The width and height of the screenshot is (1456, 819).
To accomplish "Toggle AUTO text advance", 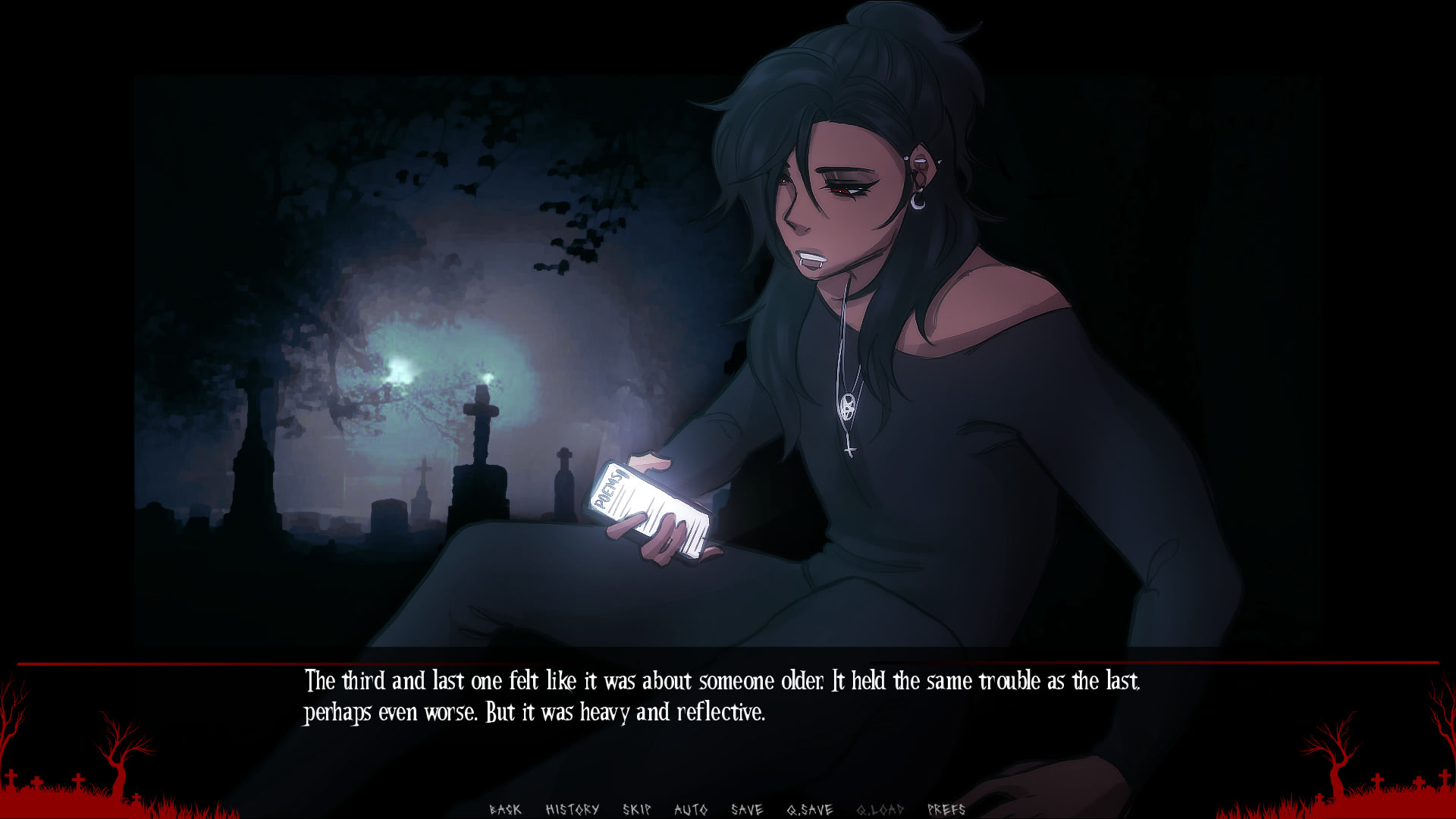I will click(x=692, y=808).
